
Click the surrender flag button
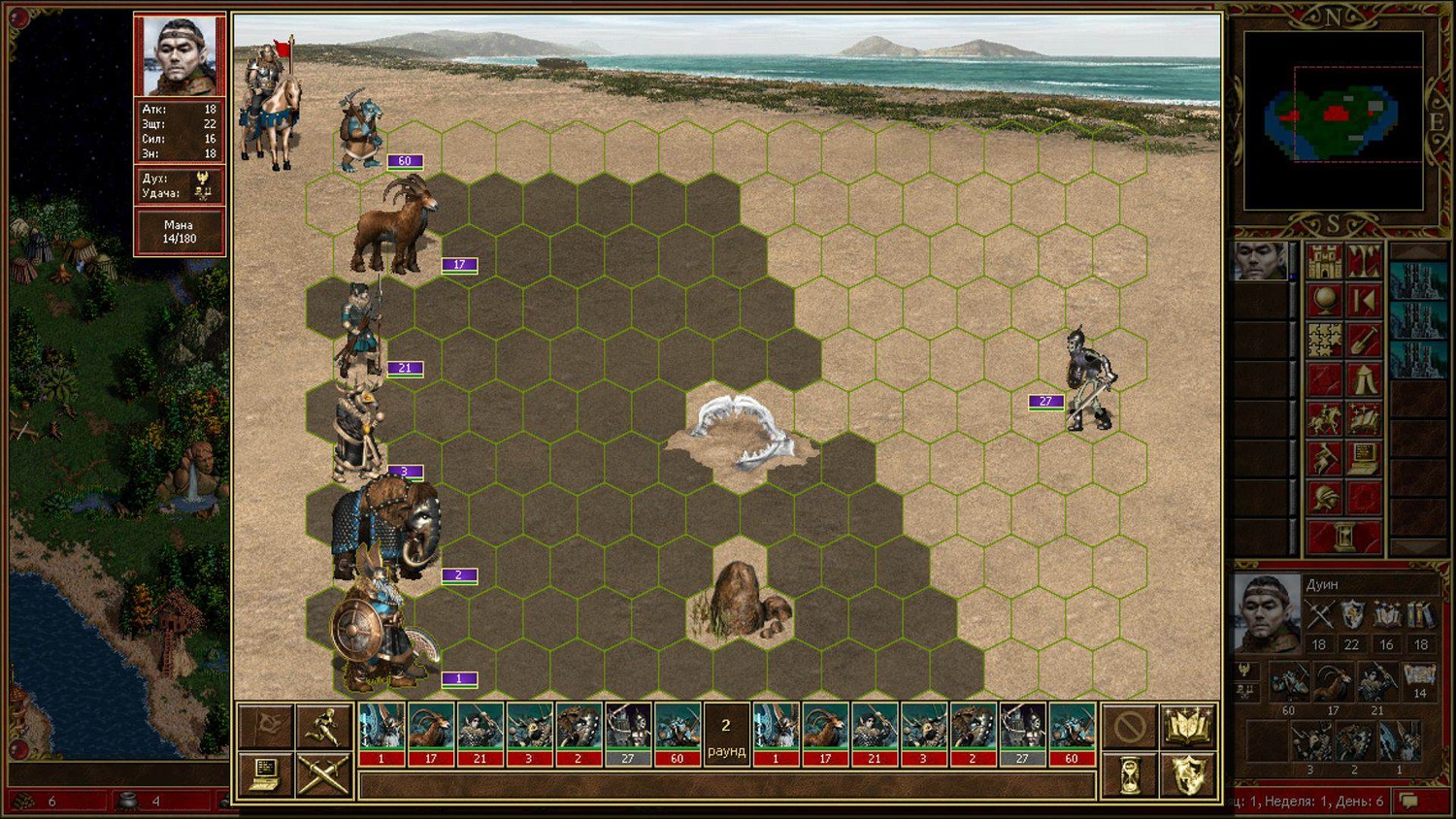265,727
